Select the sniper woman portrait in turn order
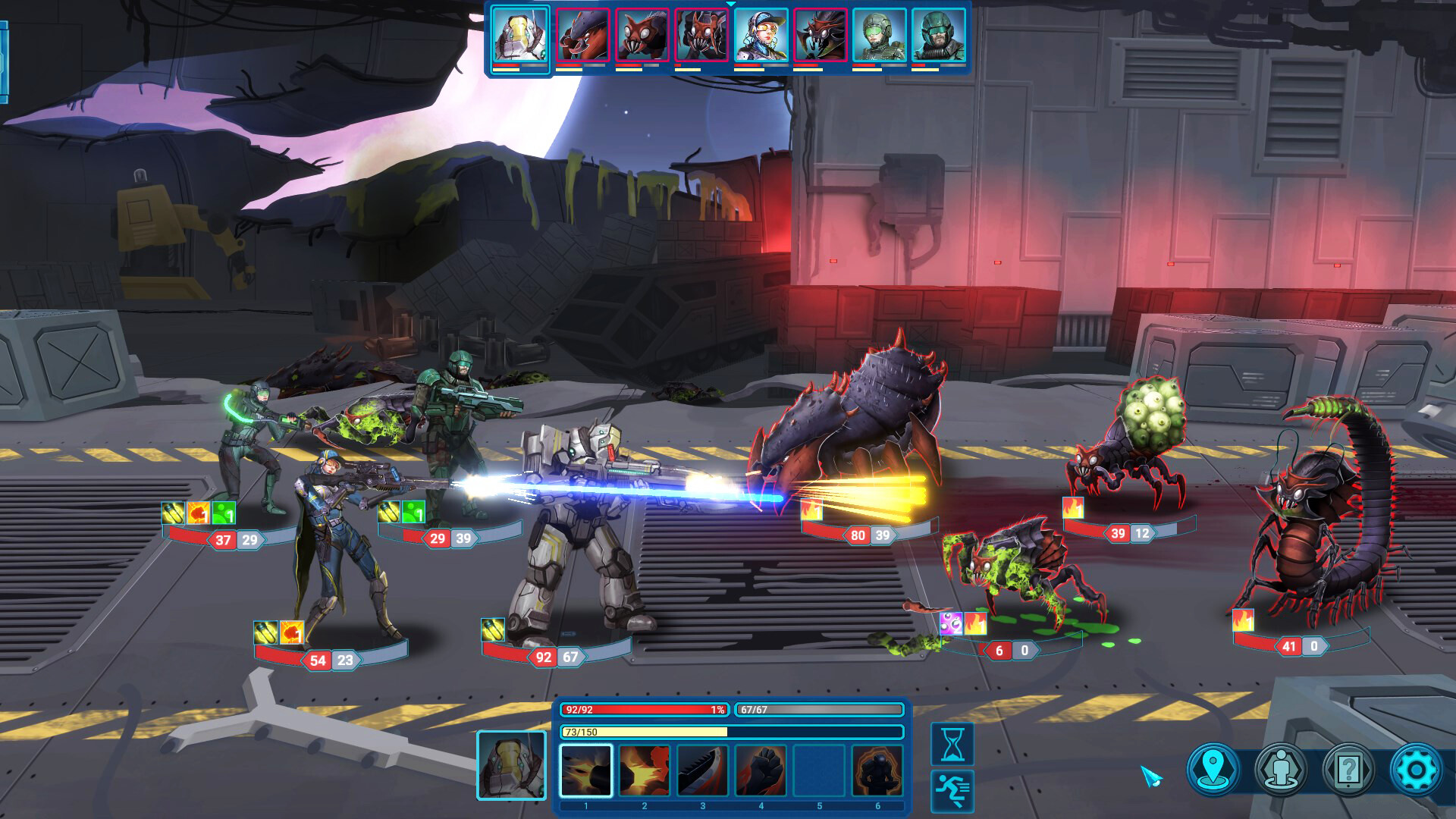 [761, 36]
